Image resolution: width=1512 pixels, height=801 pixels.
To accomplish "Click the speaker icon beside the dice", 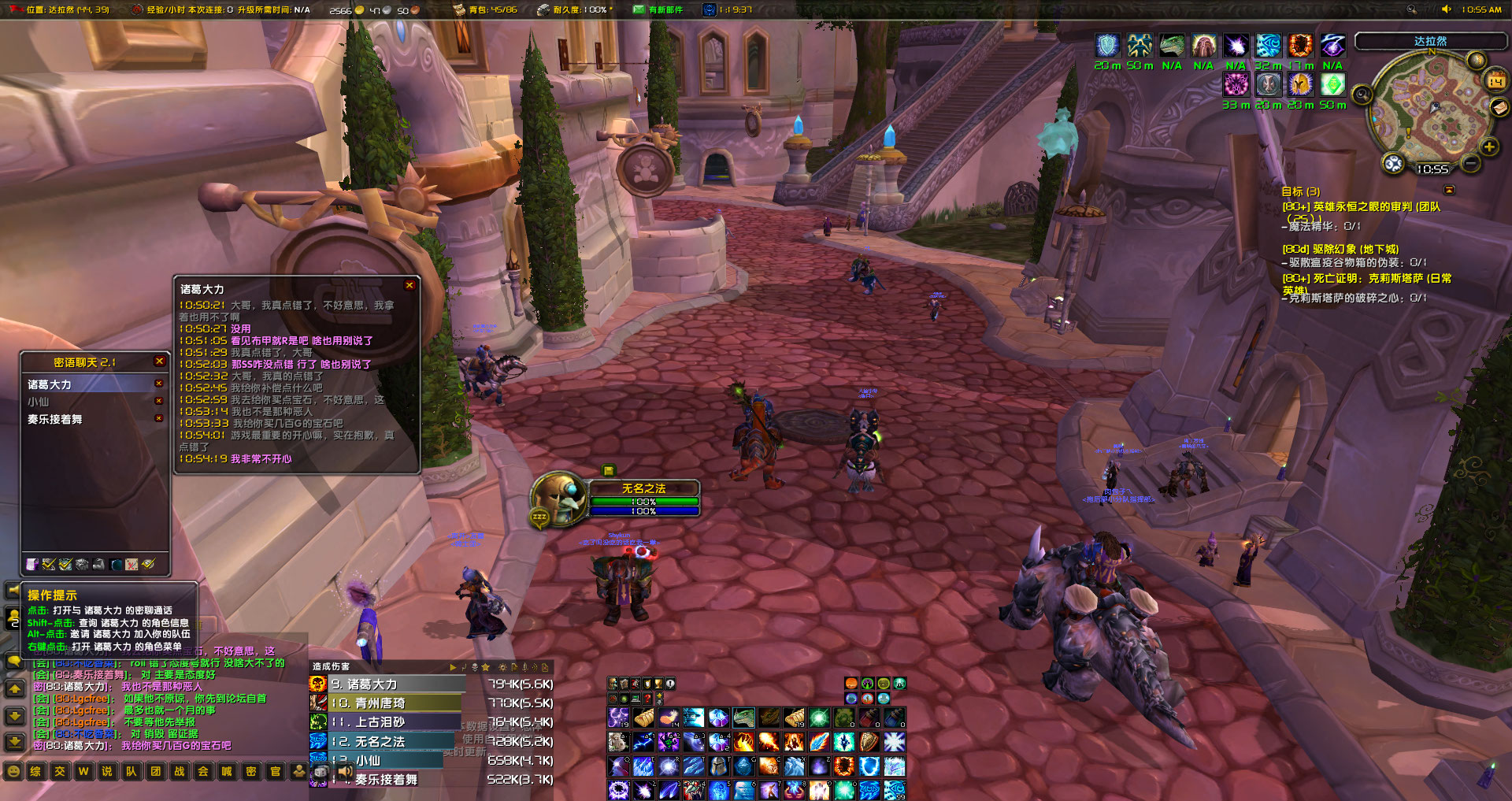I will (x=345, y=771).
